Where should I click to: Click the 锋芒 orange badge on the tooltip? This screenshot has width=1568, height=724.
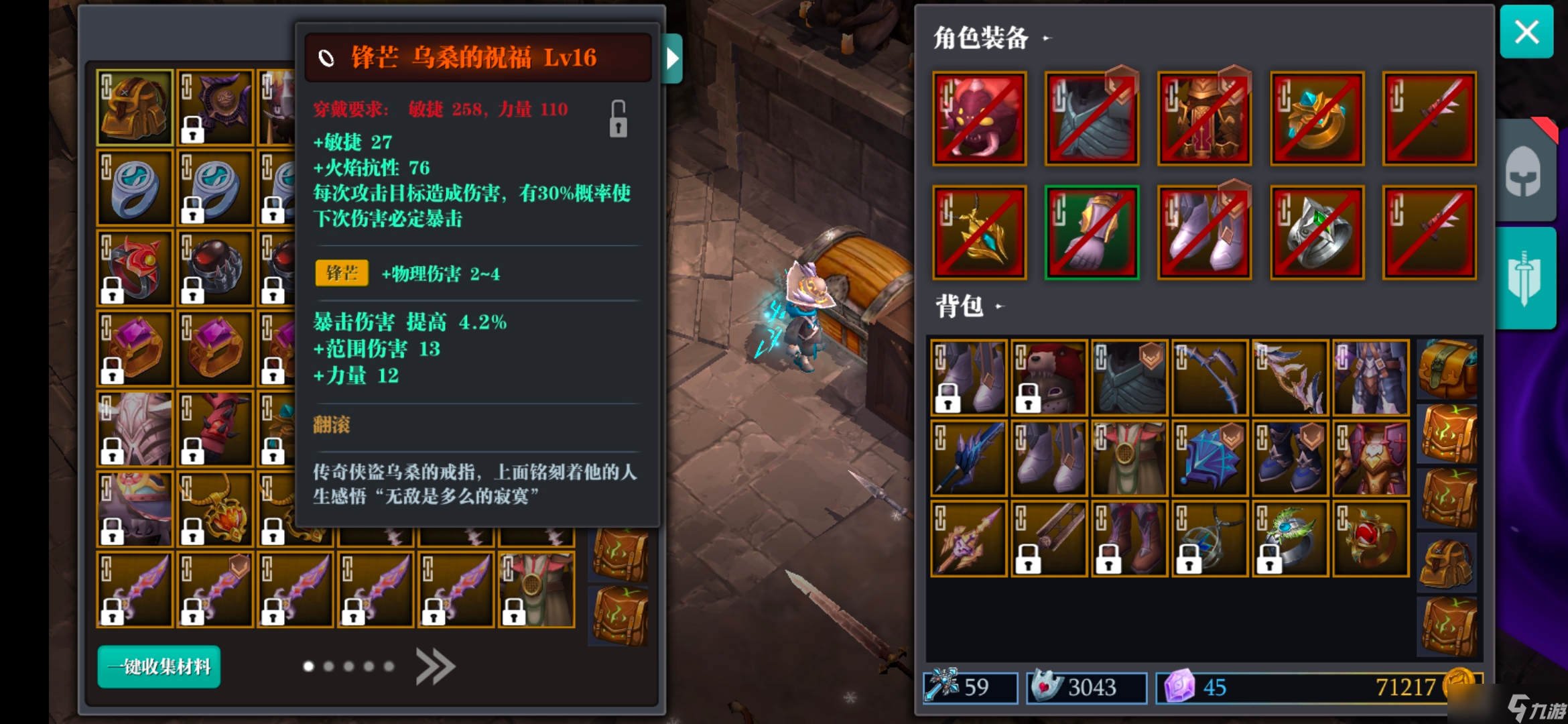341,274
